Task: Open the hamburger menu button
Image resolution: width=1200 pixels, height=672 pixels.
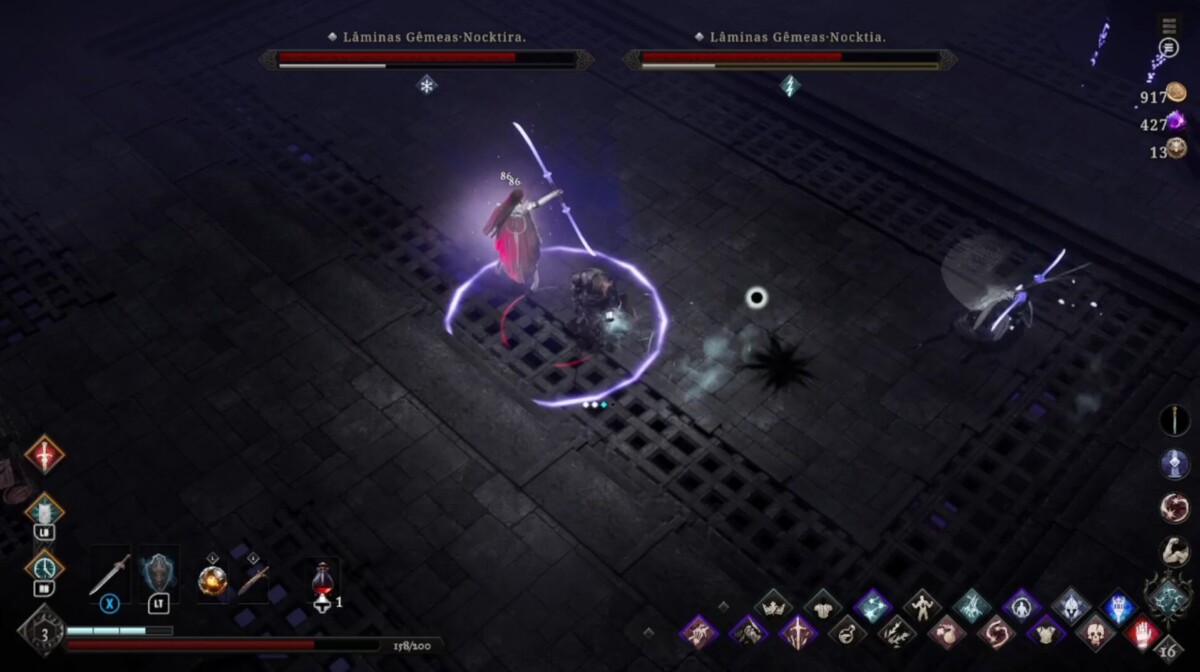Action: pyautogui.click(x=1168, y=25)
